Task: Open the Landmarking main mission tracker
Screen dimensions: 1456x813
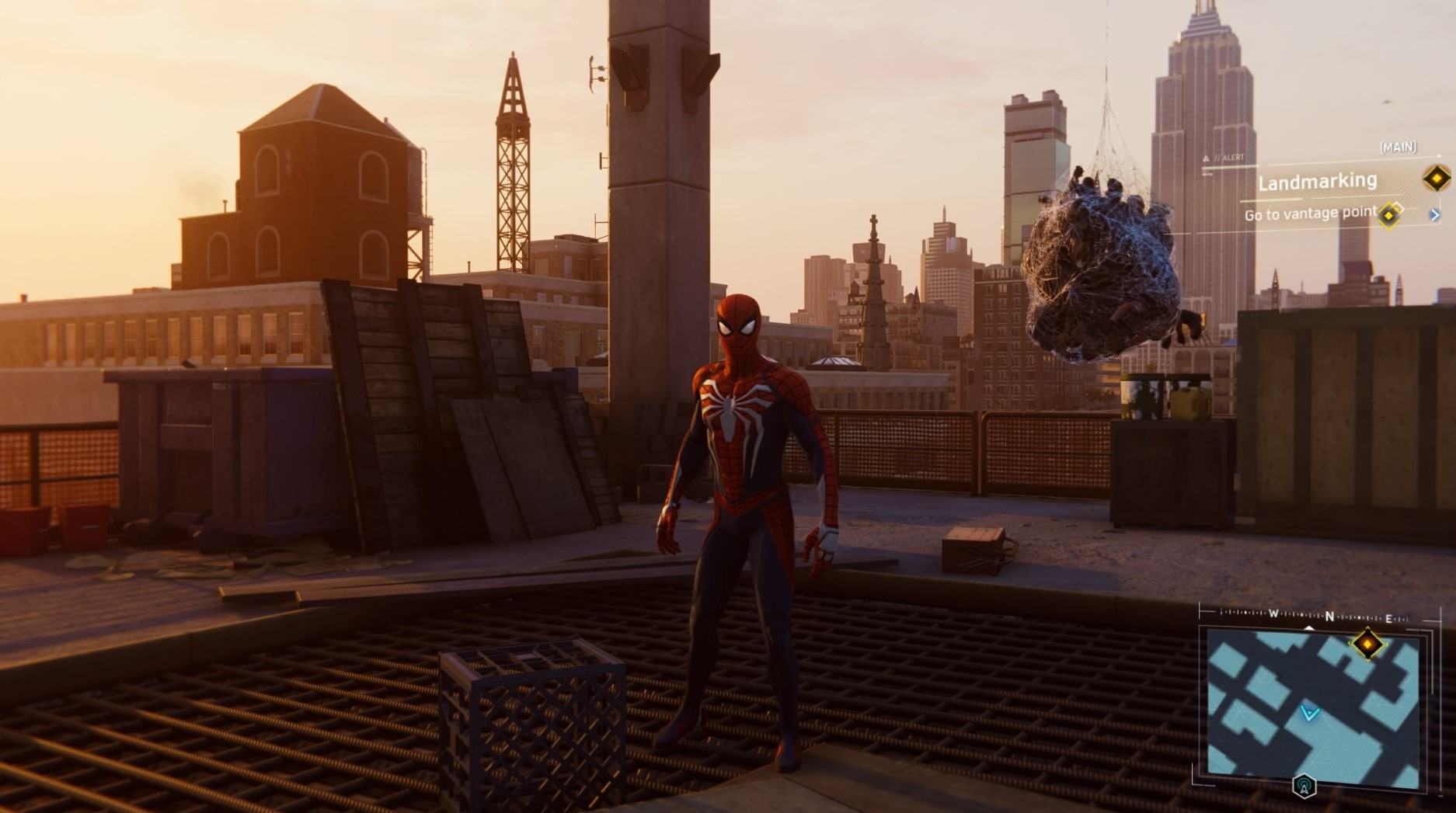Action: pos(1317,182)
